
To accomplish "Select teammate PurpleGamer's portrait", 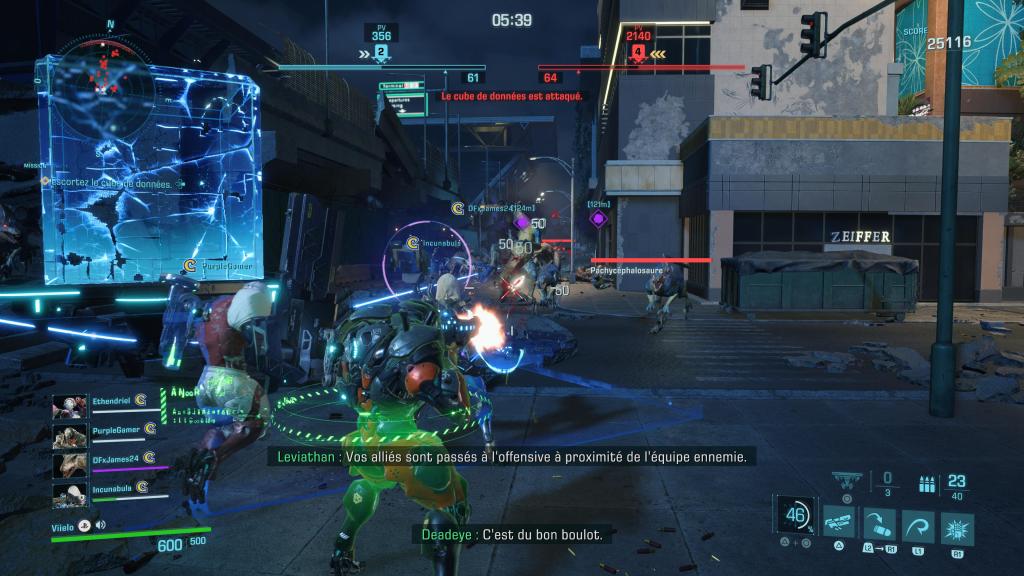I will [70, 435].
